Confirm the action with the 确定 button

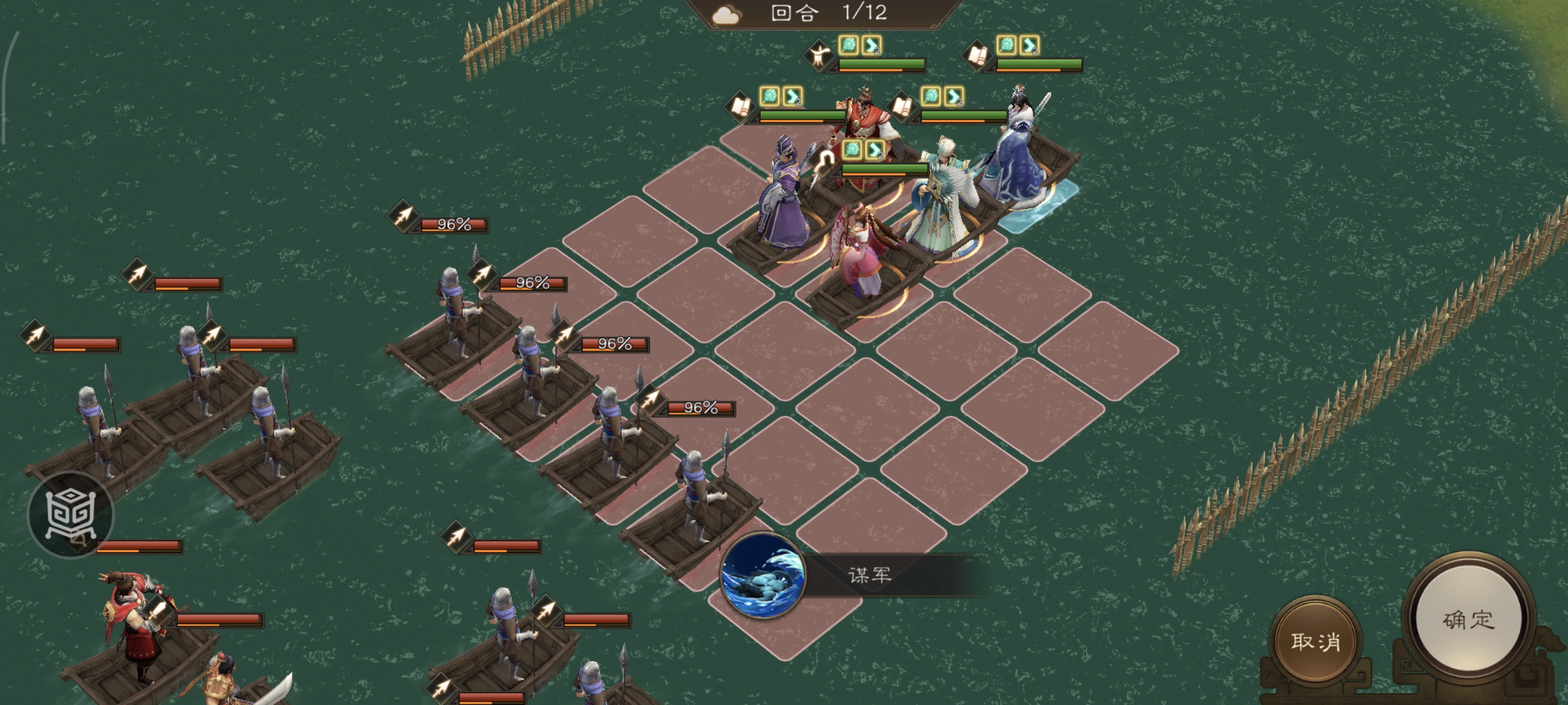pos(1468,620)
